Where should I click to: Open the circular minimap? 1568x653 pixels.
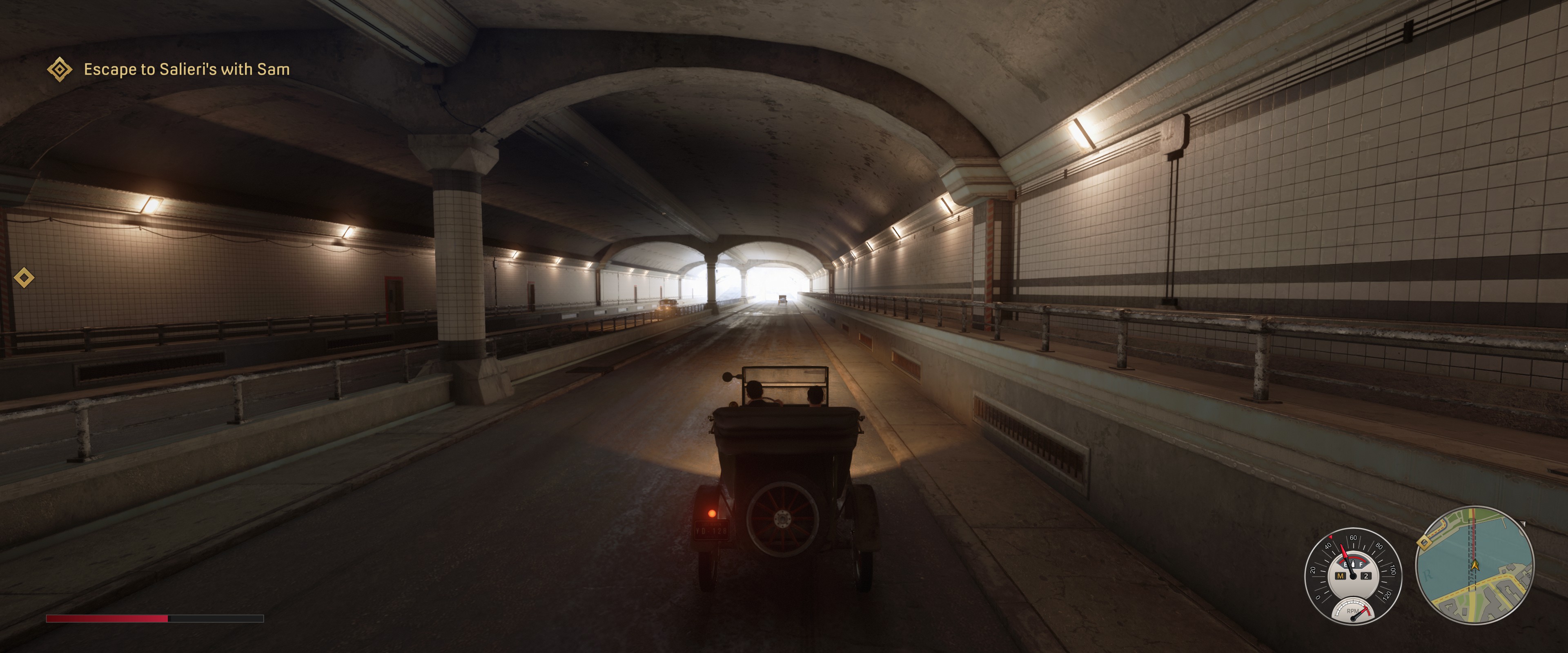point(1474,566)
